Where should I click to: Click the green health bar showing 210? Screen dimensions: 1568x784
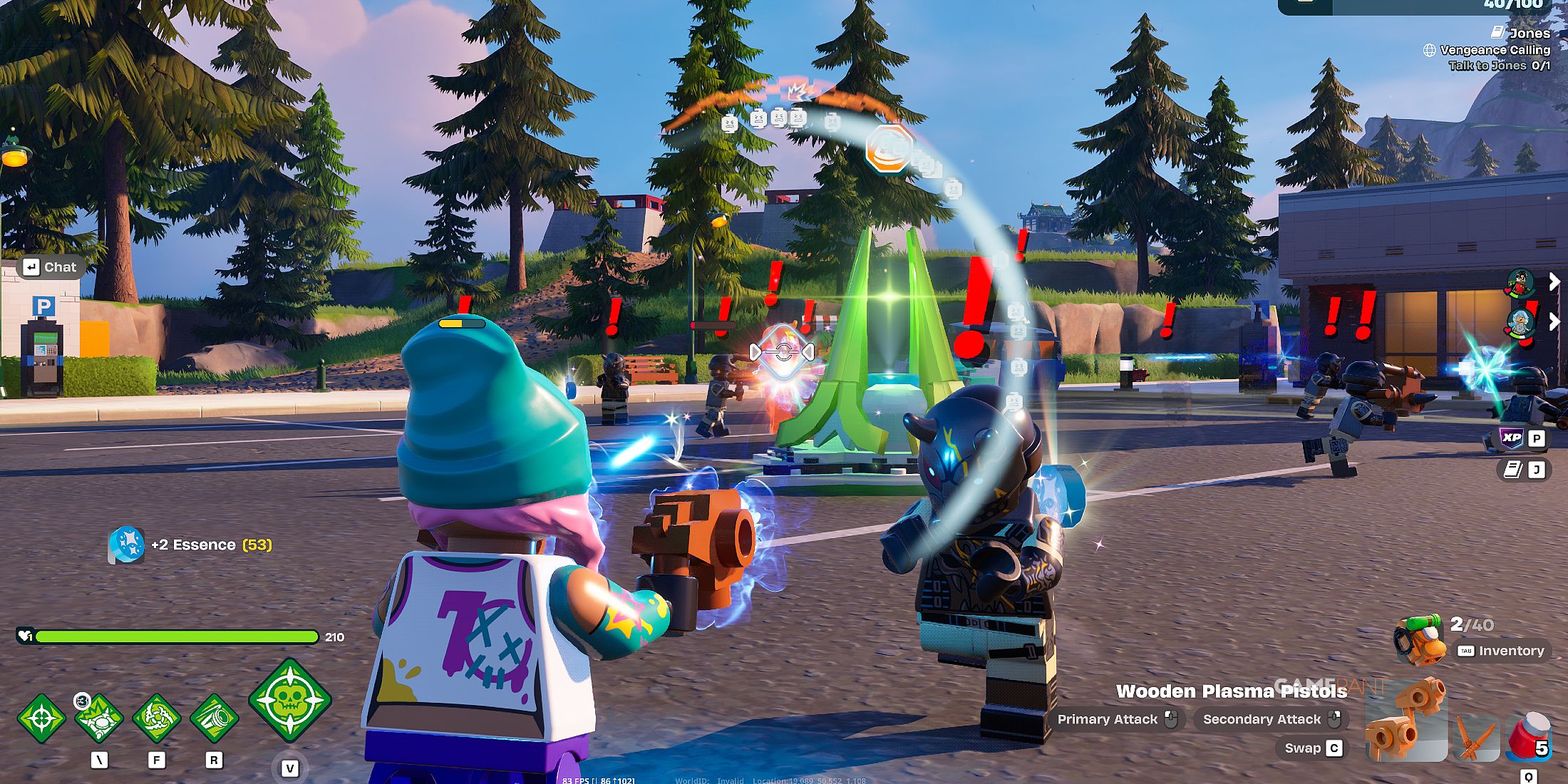coord(178,637)
